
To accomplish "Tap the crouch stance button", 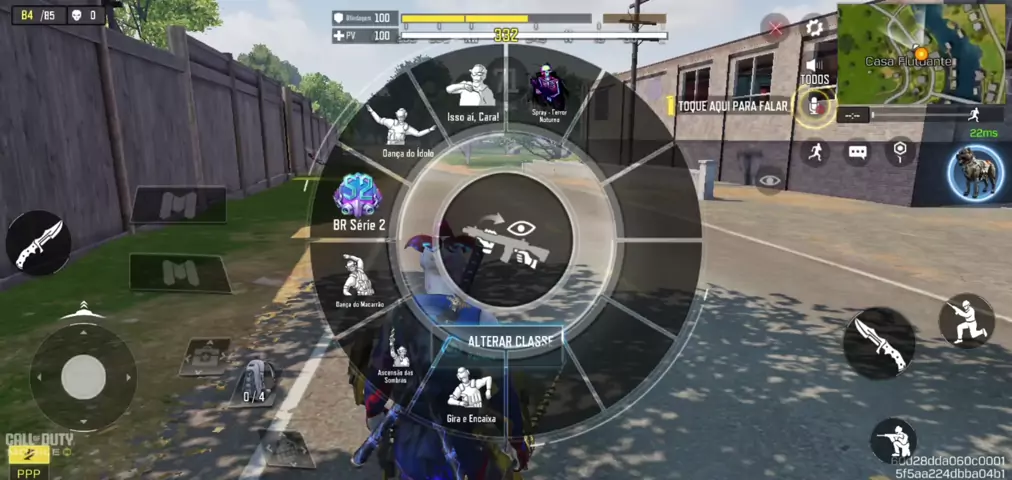I will coord(966,320).
